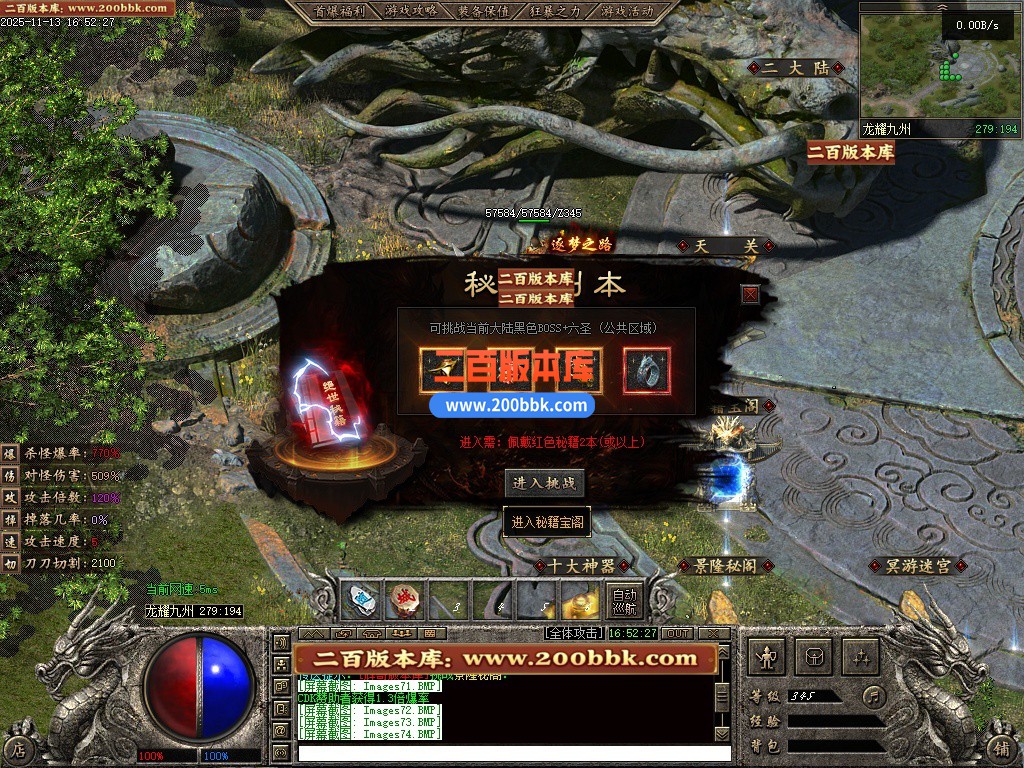The height and width of the screenshot is (768, 1024).
Task: Use the blue-white item in the hotbar
Action: pyautogui.click(x=360, y=600)
